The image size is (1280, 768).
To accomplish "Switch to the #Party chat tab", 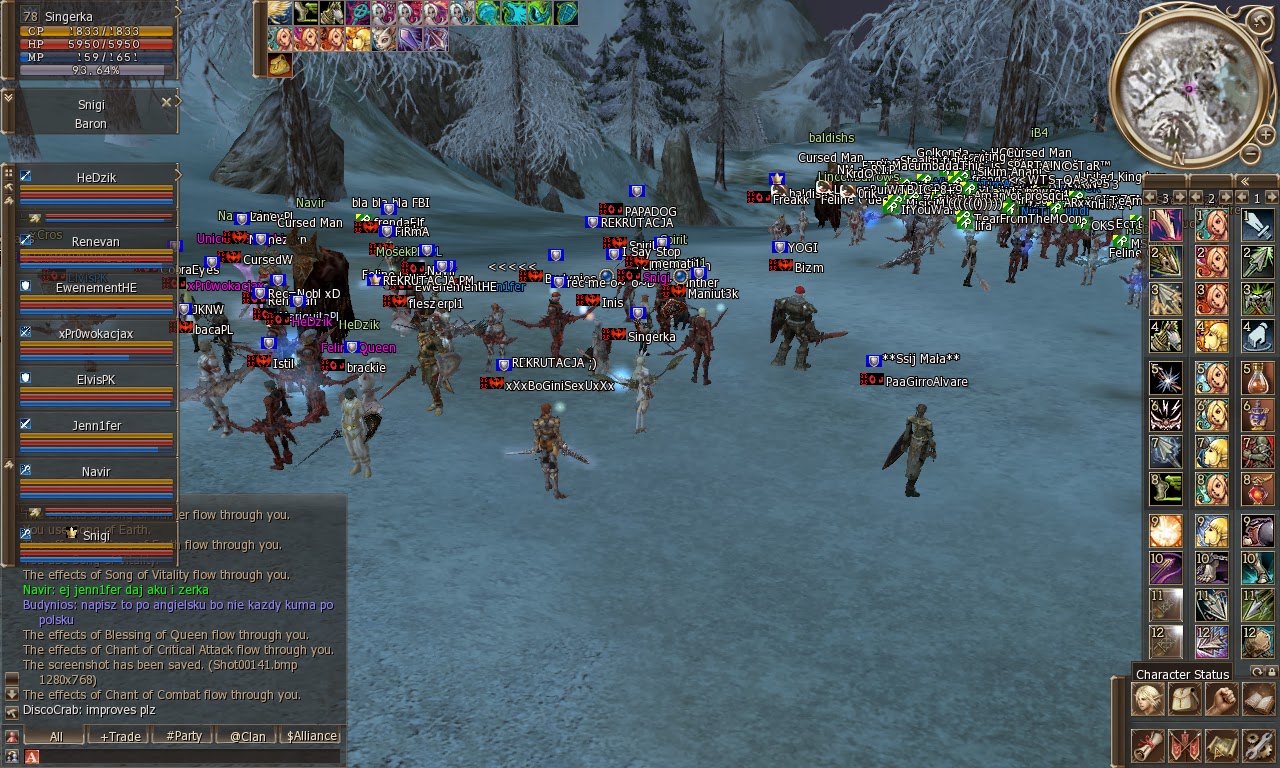I will [x=184, y=735].
